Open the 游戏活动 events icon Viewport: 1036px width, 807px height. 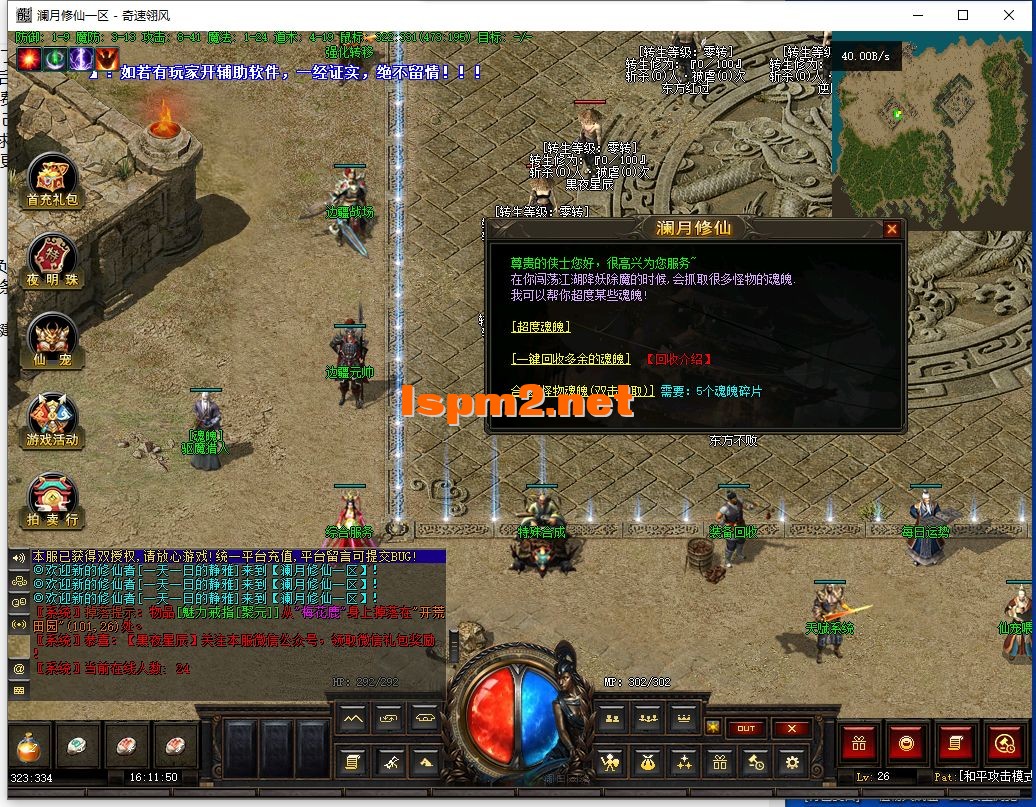click(x=52, y=420)
